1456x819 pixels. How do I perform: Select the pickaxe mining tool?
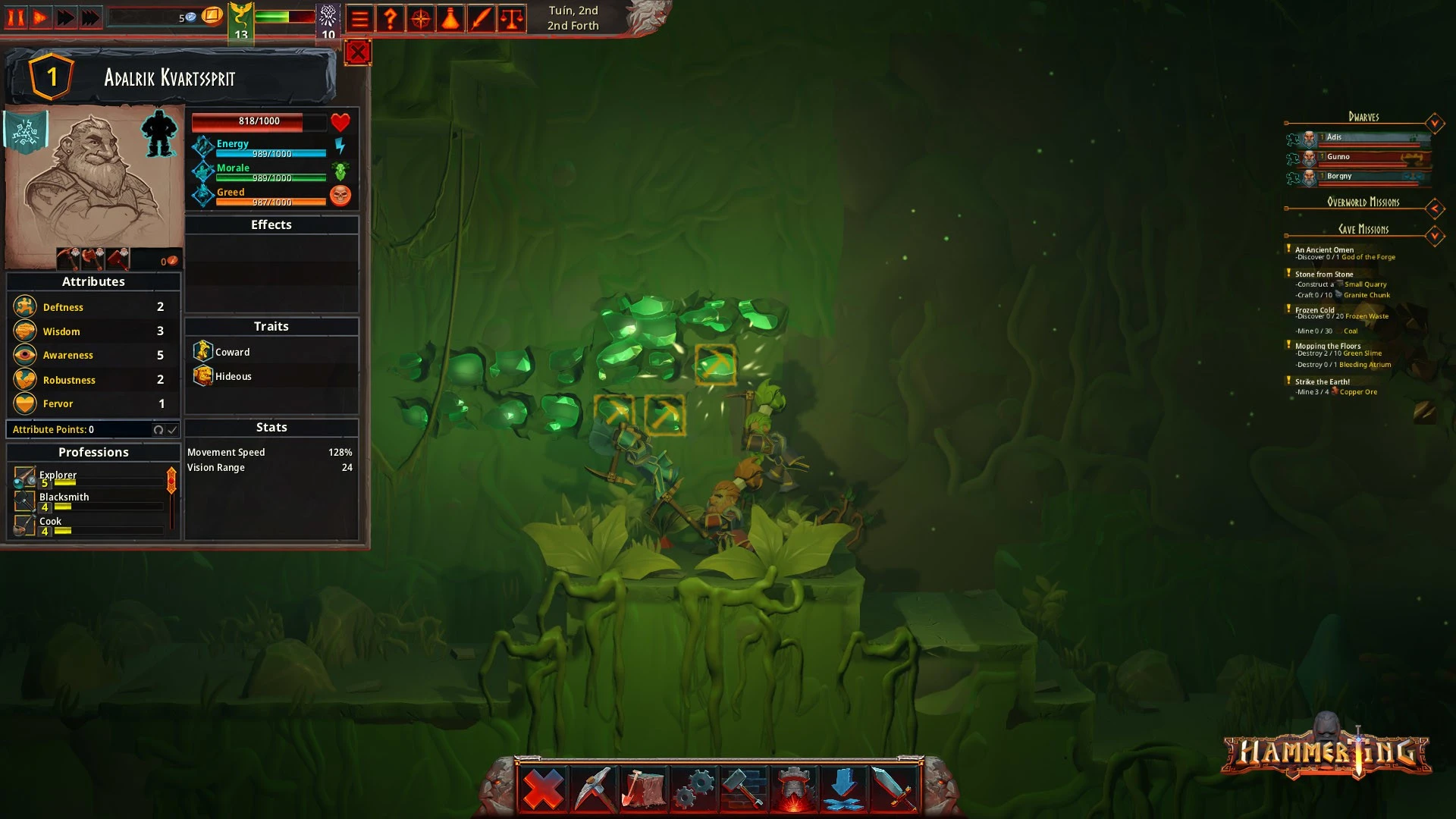pos(594,789)
